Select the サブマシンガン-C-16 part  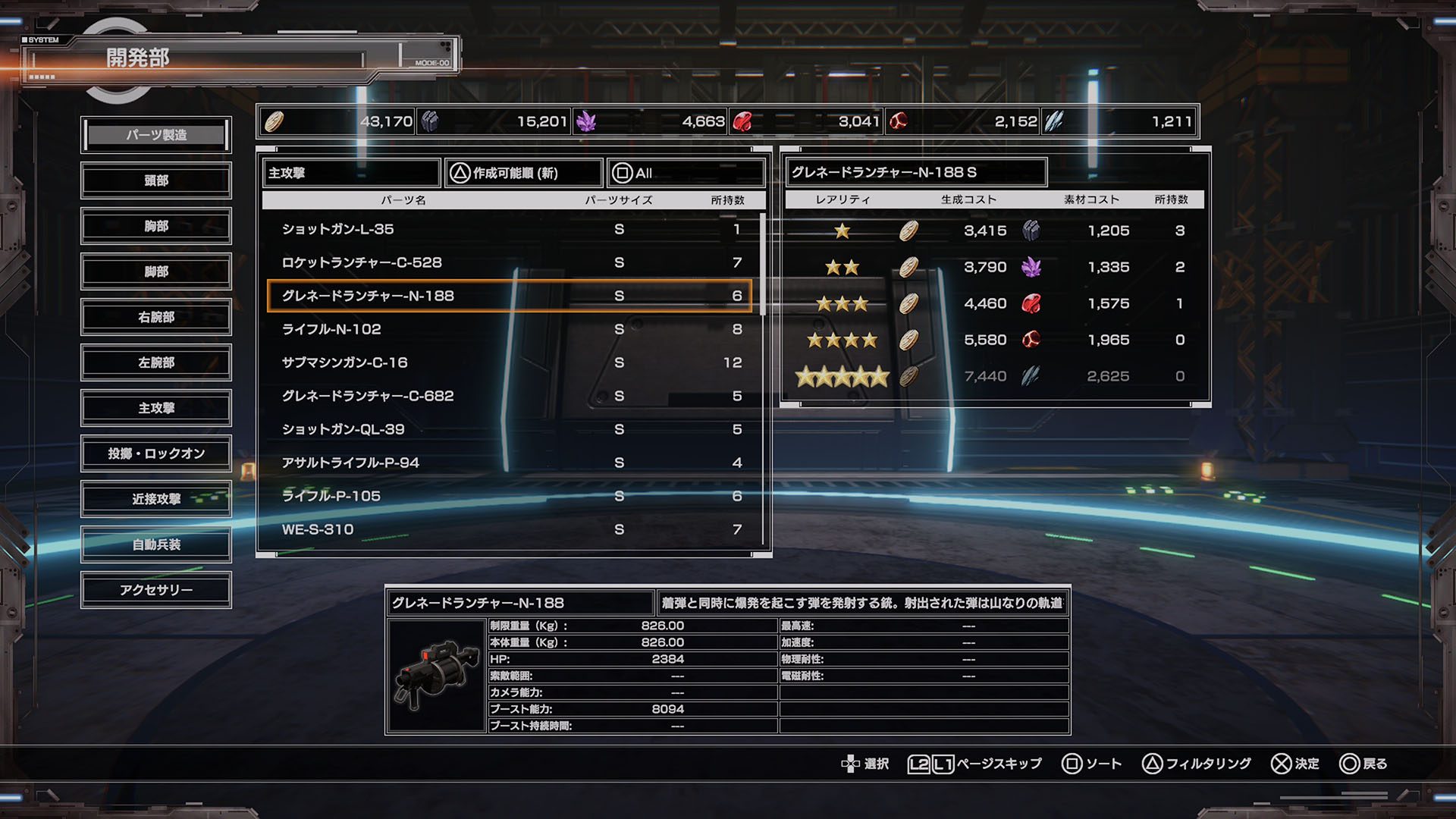510,362
